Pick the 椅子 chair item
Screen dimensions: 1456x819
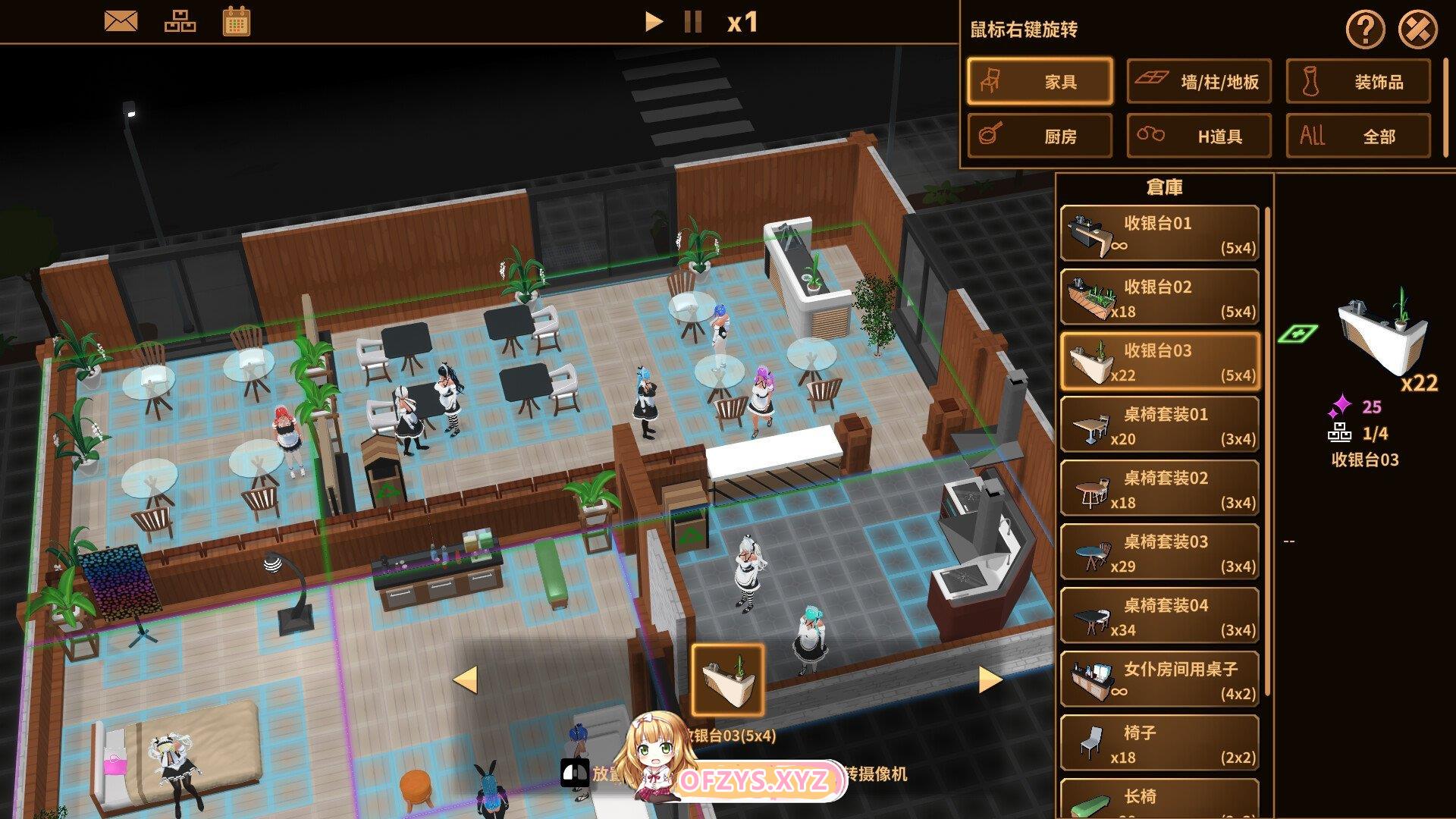pos(1159,743)
